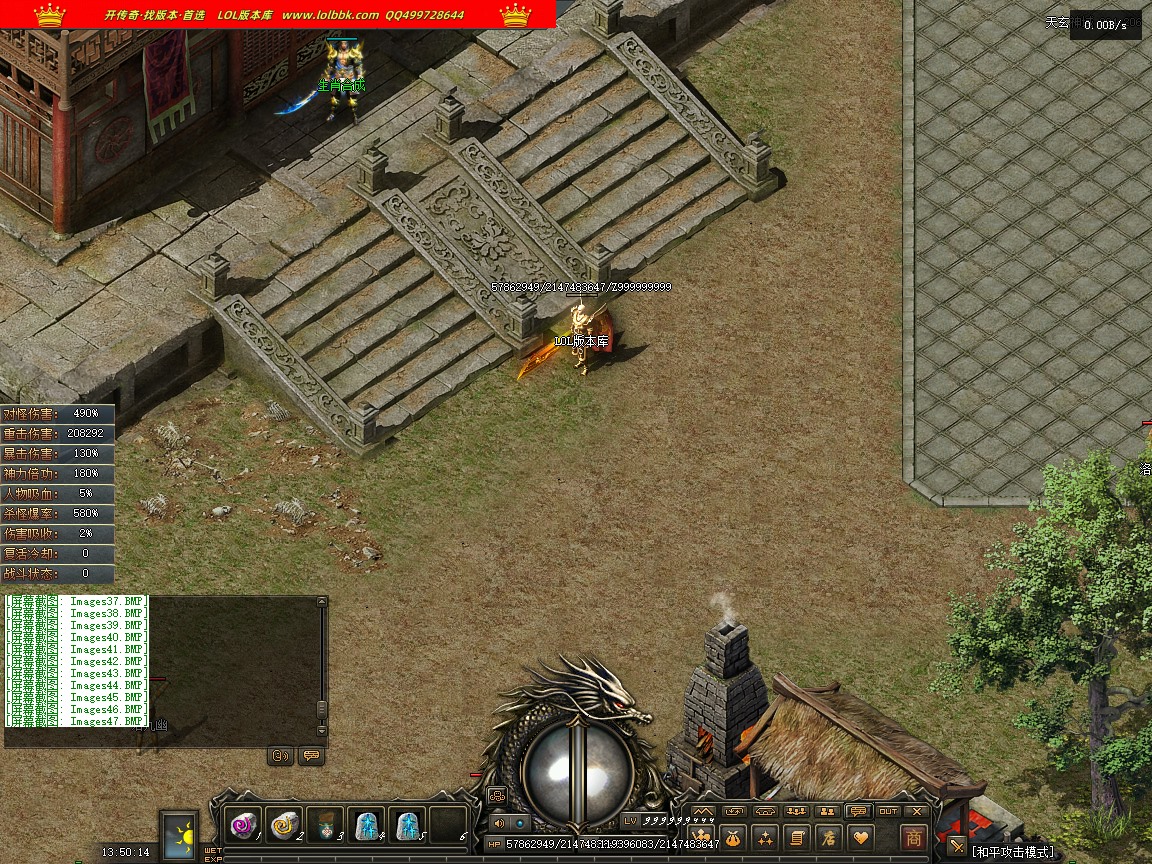The width and height of the screenshot is (1152, 864).
Task: Toggle the speaker sound button
Action: (499, 822)
